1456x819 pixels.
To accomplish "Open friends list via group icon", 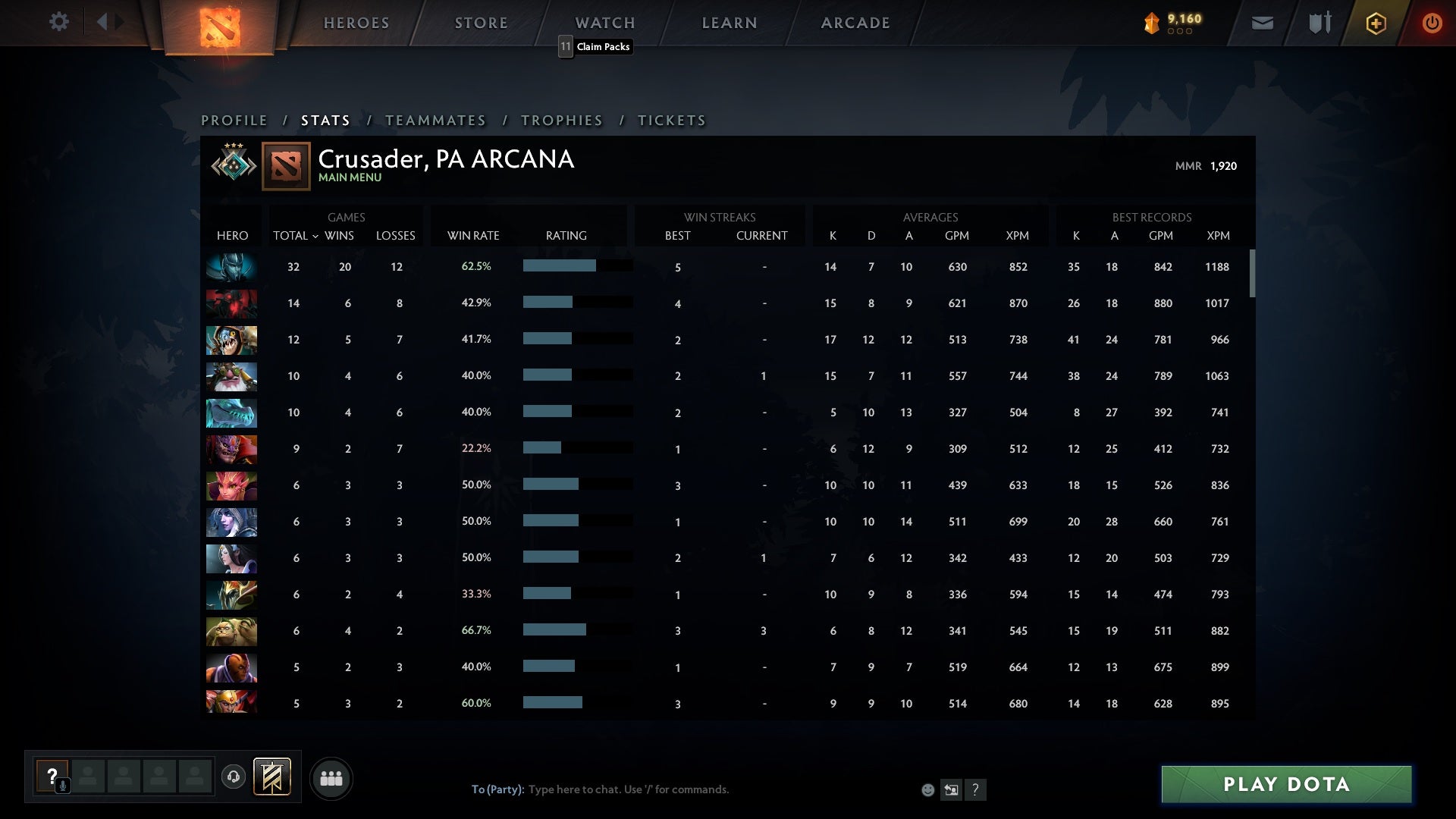I will (x=331, y=777).
